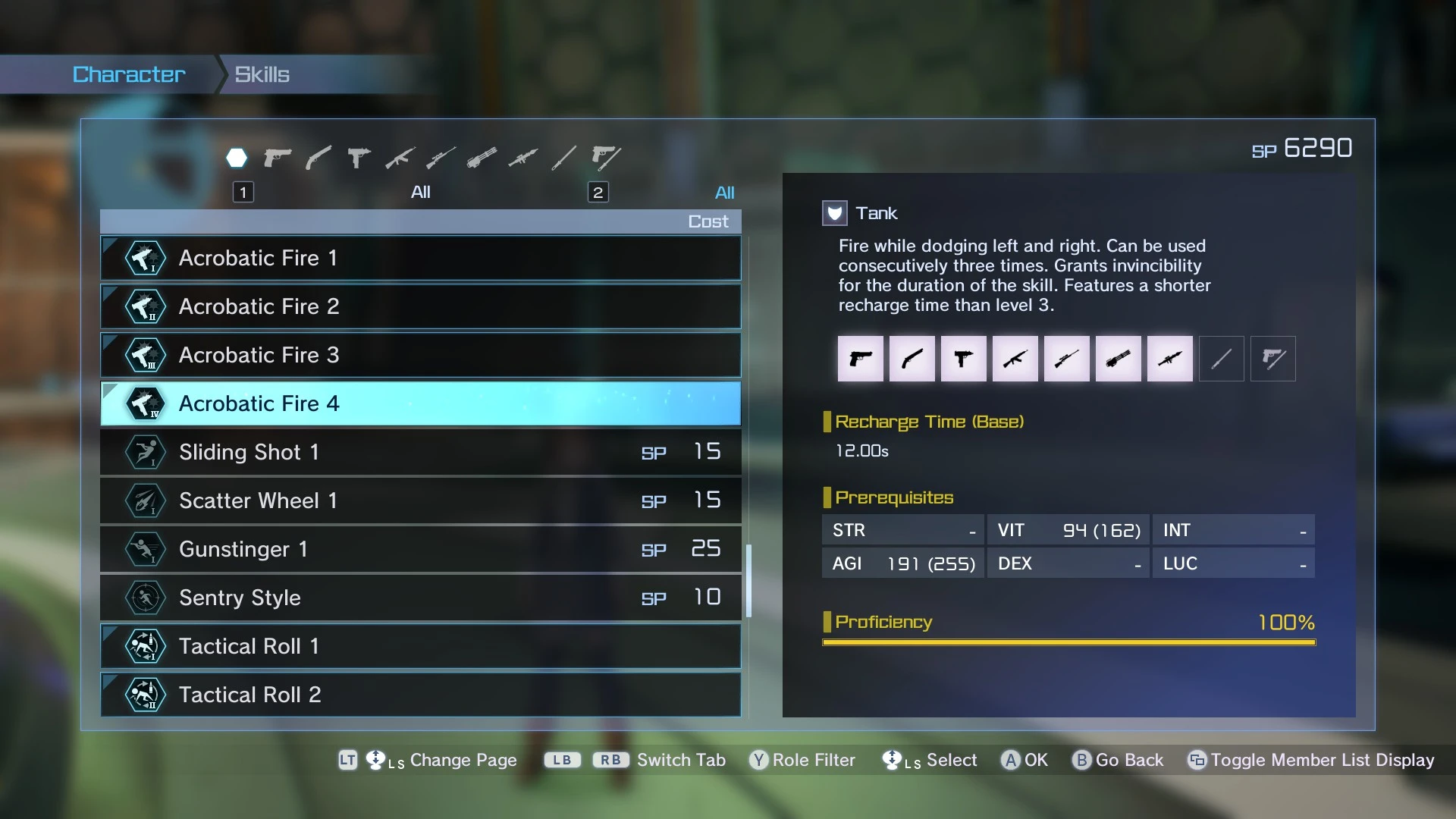1456x819 pixels.
Task: Filter skills by the sword weapon icon
Action: coord(563,158)
